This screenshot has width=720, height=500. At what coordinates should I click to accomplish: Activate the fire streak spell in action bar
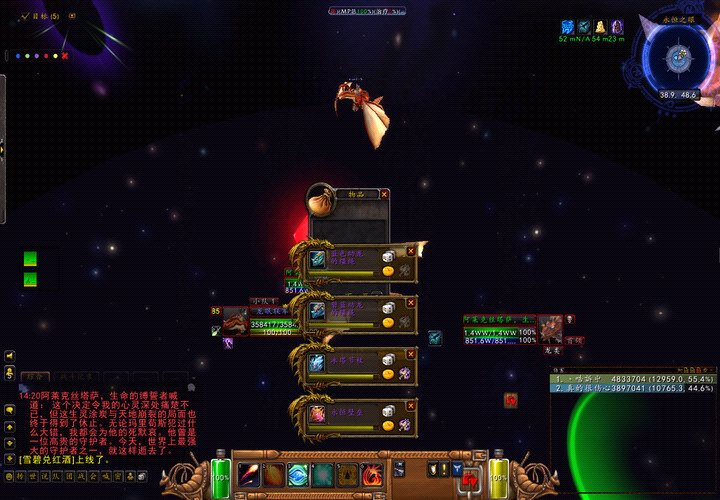pyautogui.click(x=250, y=475)
